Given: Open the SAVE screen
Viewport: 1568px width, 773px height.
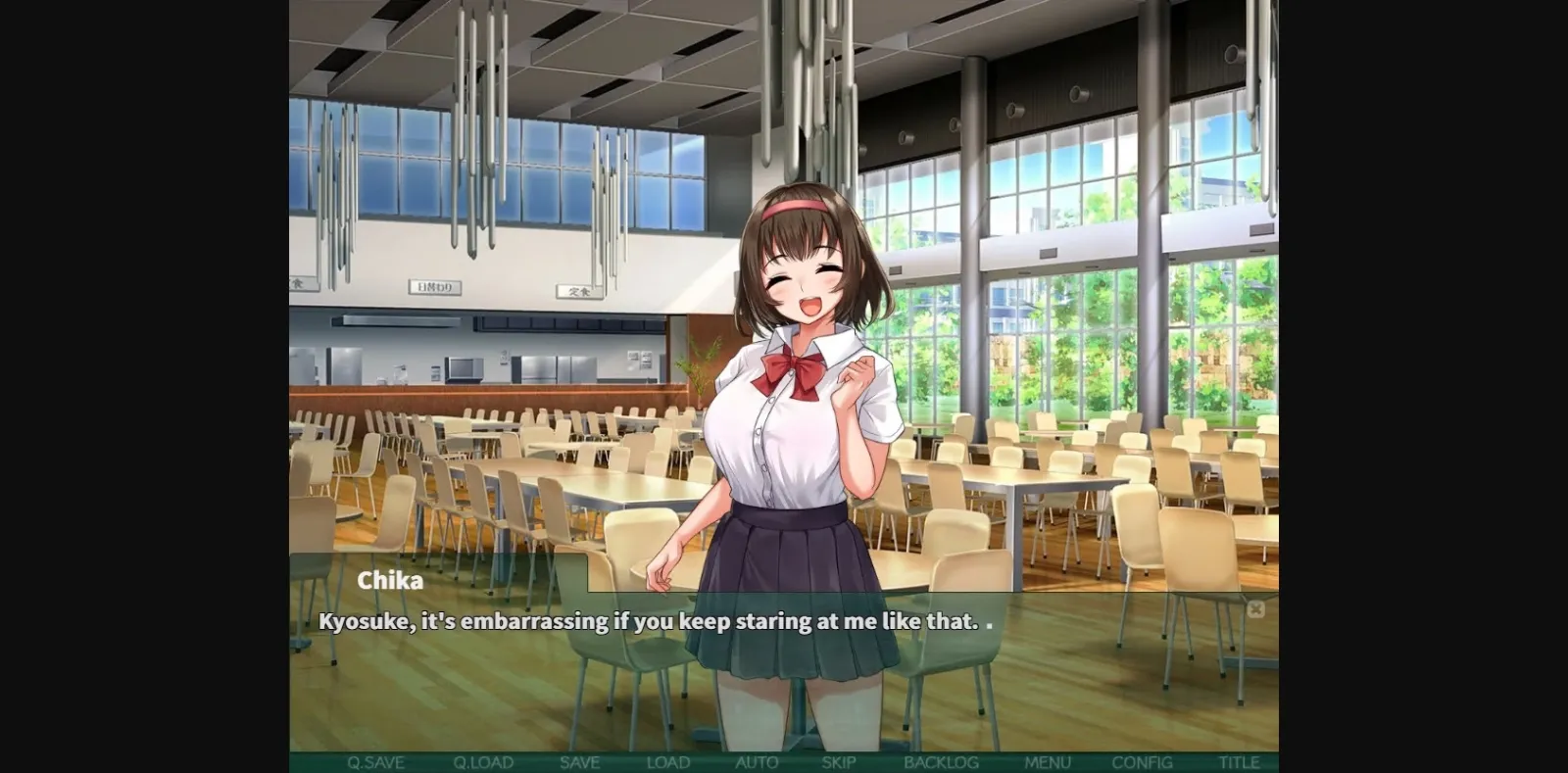Looking at the screenshot, I should click(579, 761).
